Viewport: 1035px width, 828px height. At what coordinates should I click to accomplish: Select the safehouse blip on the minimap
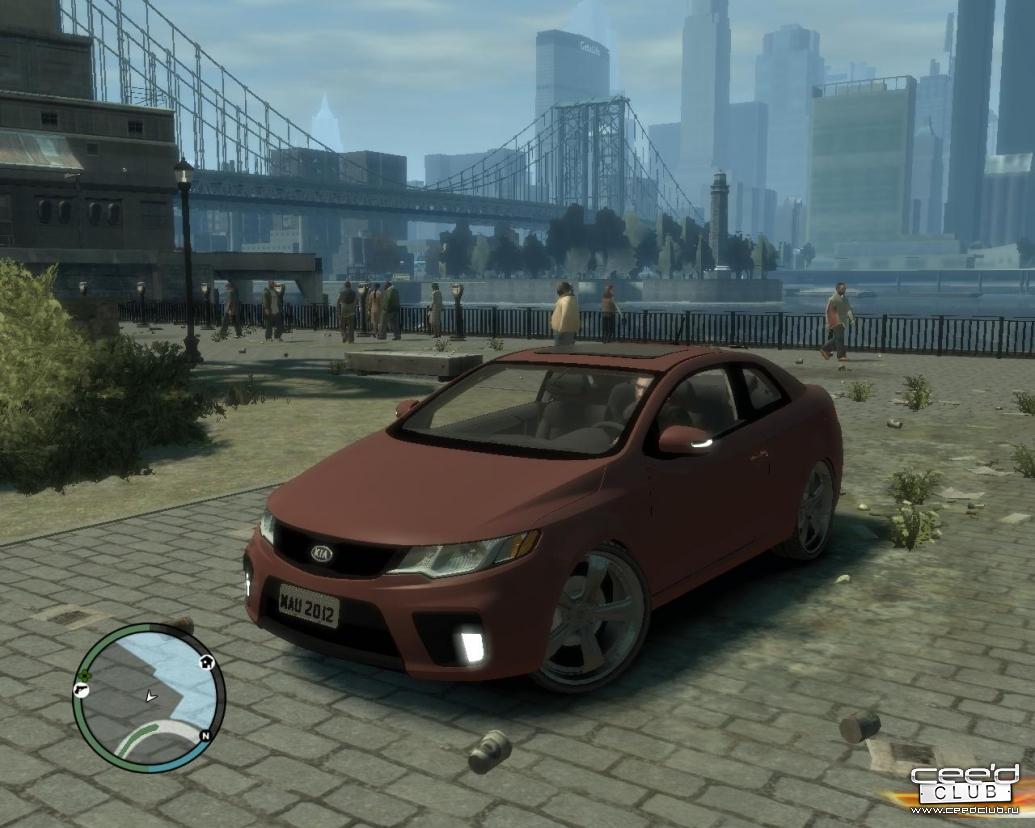point(207,661)
